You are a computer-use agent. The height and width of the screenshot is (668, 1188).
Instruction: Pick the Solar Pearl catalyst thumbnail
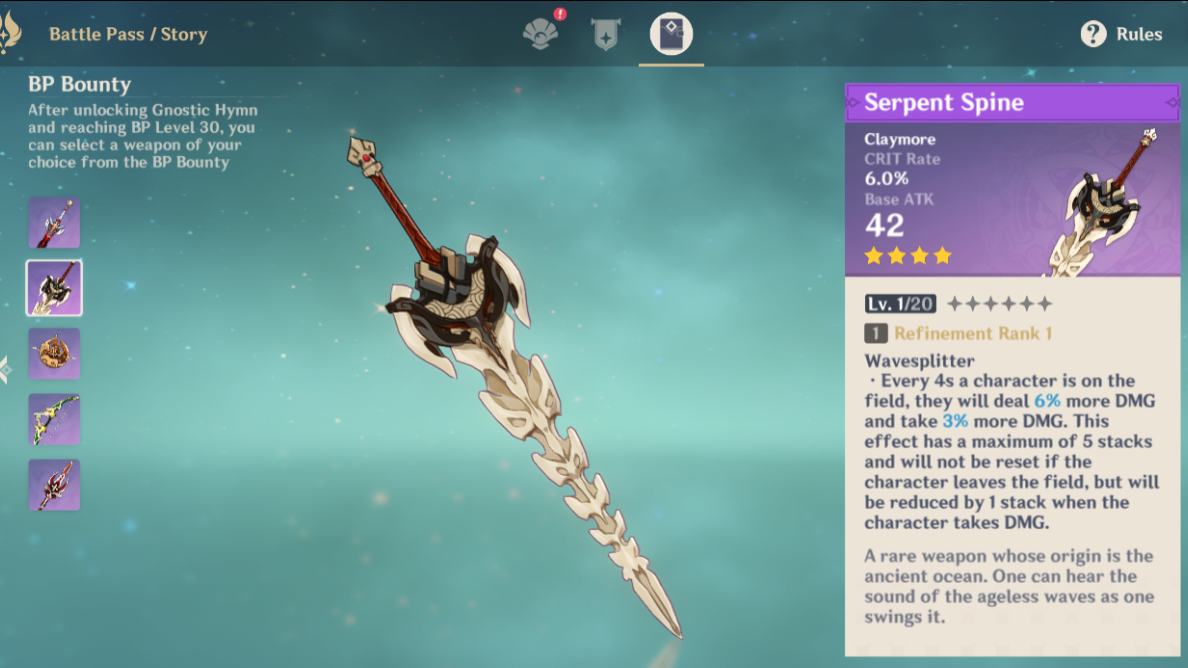coord(54,354)
